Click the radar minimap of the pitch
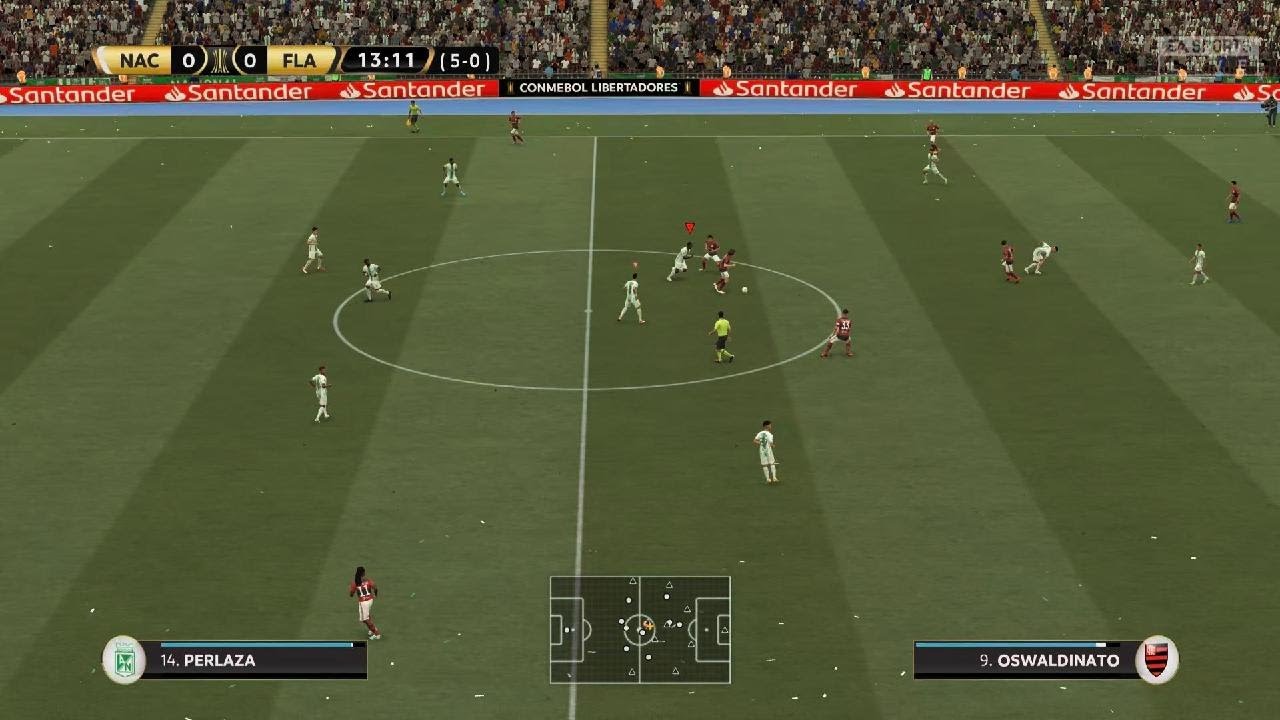Image resolution: width=1280 pixels, height=720 pixels. 640,629
